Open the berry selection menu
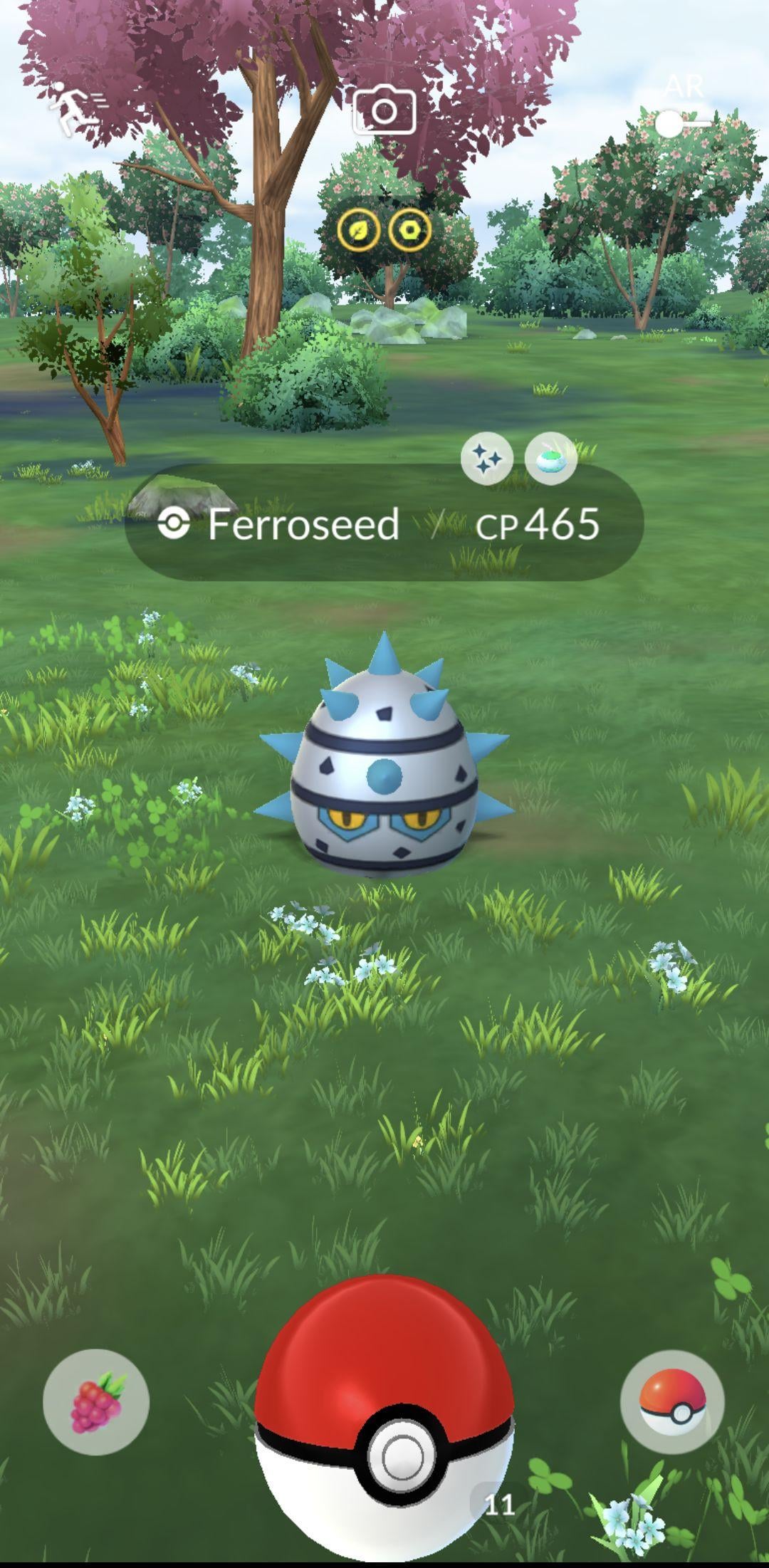Image resolution: width=769 pixels, height=1568 pixels. coord(96,1401)
